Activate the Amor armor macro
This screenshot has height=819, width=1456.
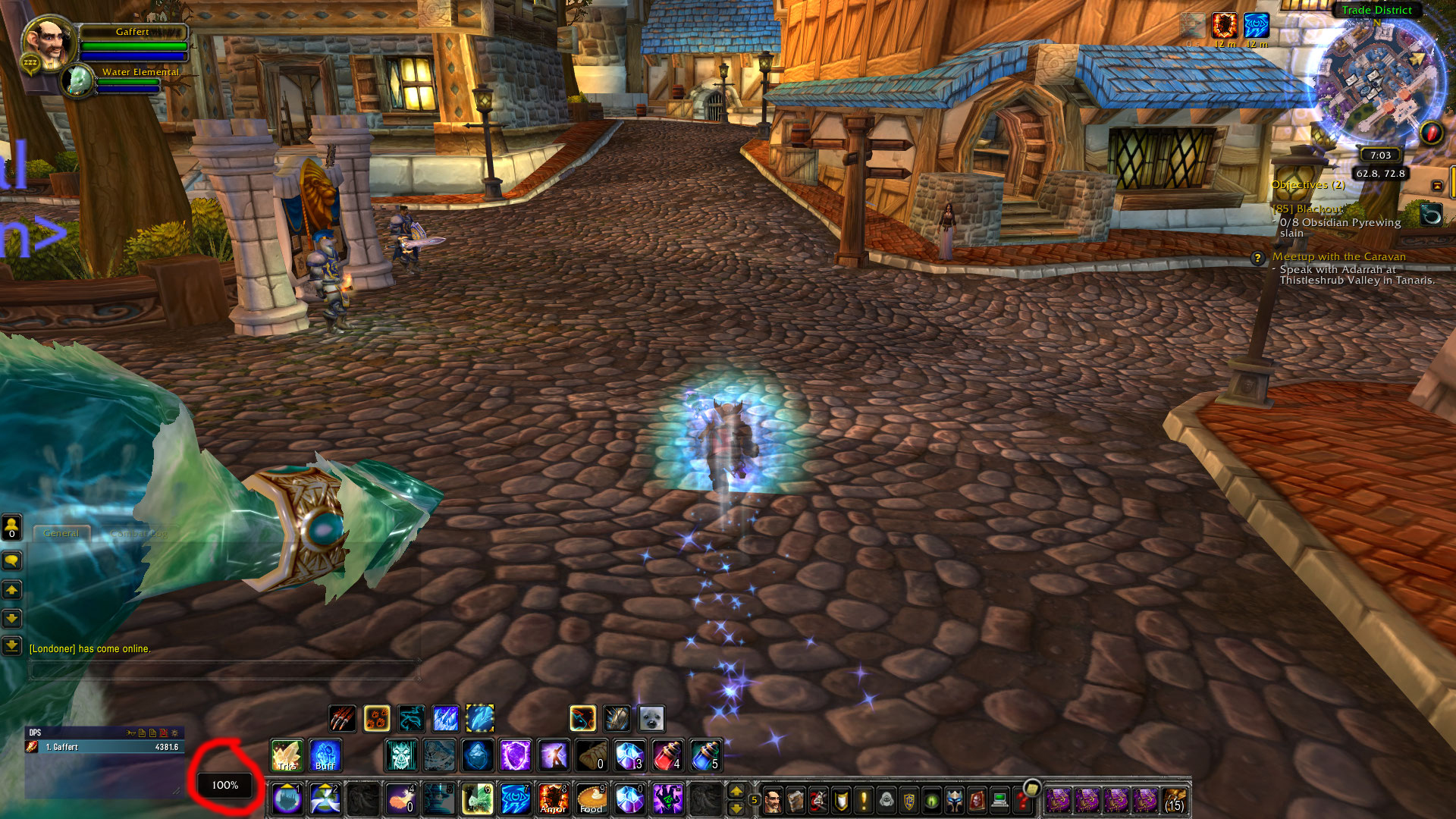click(554, 800)
